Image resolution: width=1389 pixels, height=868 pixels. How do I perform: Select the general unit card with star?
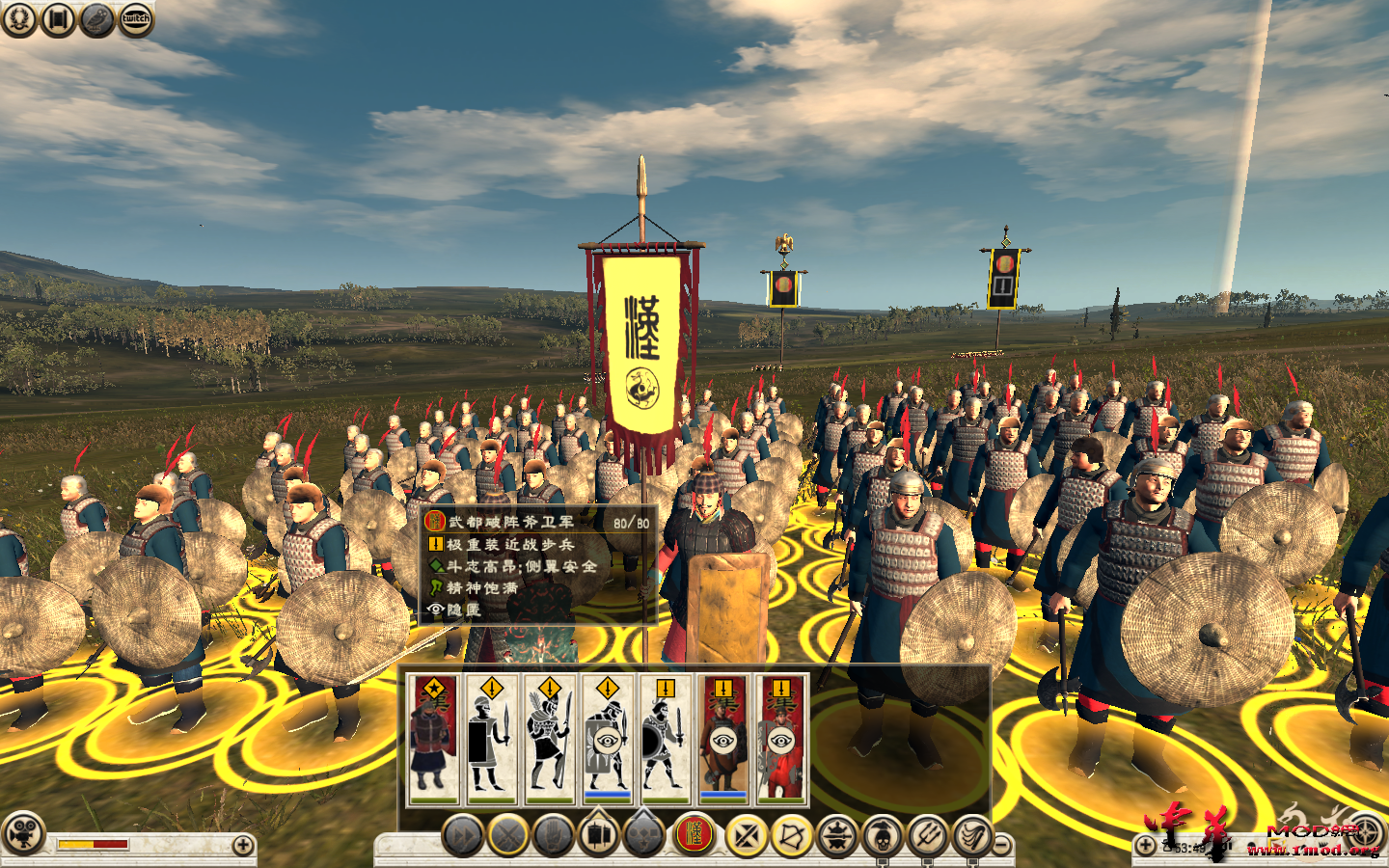tap(434, 739)
